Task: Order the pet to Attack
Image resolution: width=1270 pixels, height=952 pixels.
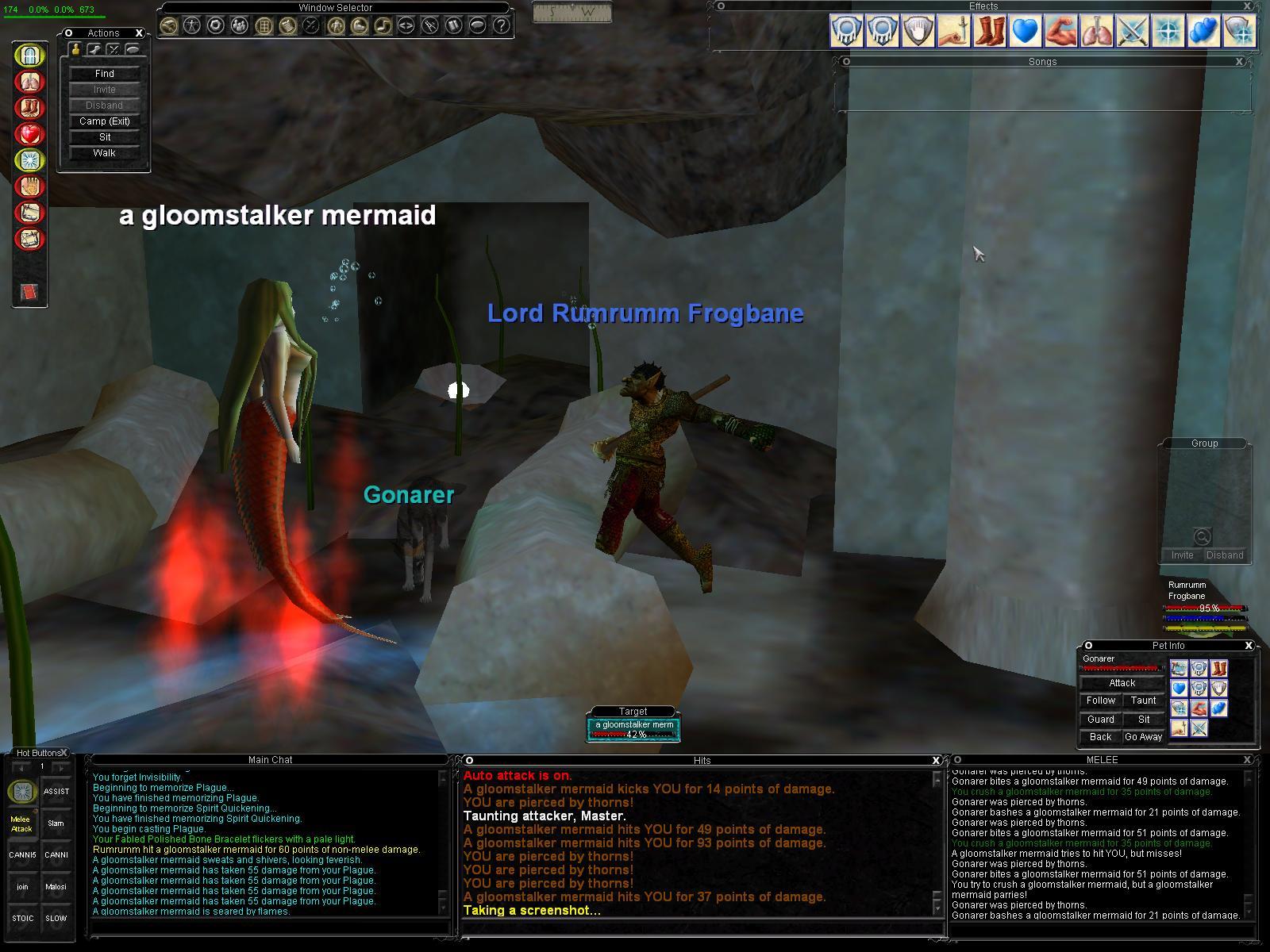Action: coord(1122,683)
